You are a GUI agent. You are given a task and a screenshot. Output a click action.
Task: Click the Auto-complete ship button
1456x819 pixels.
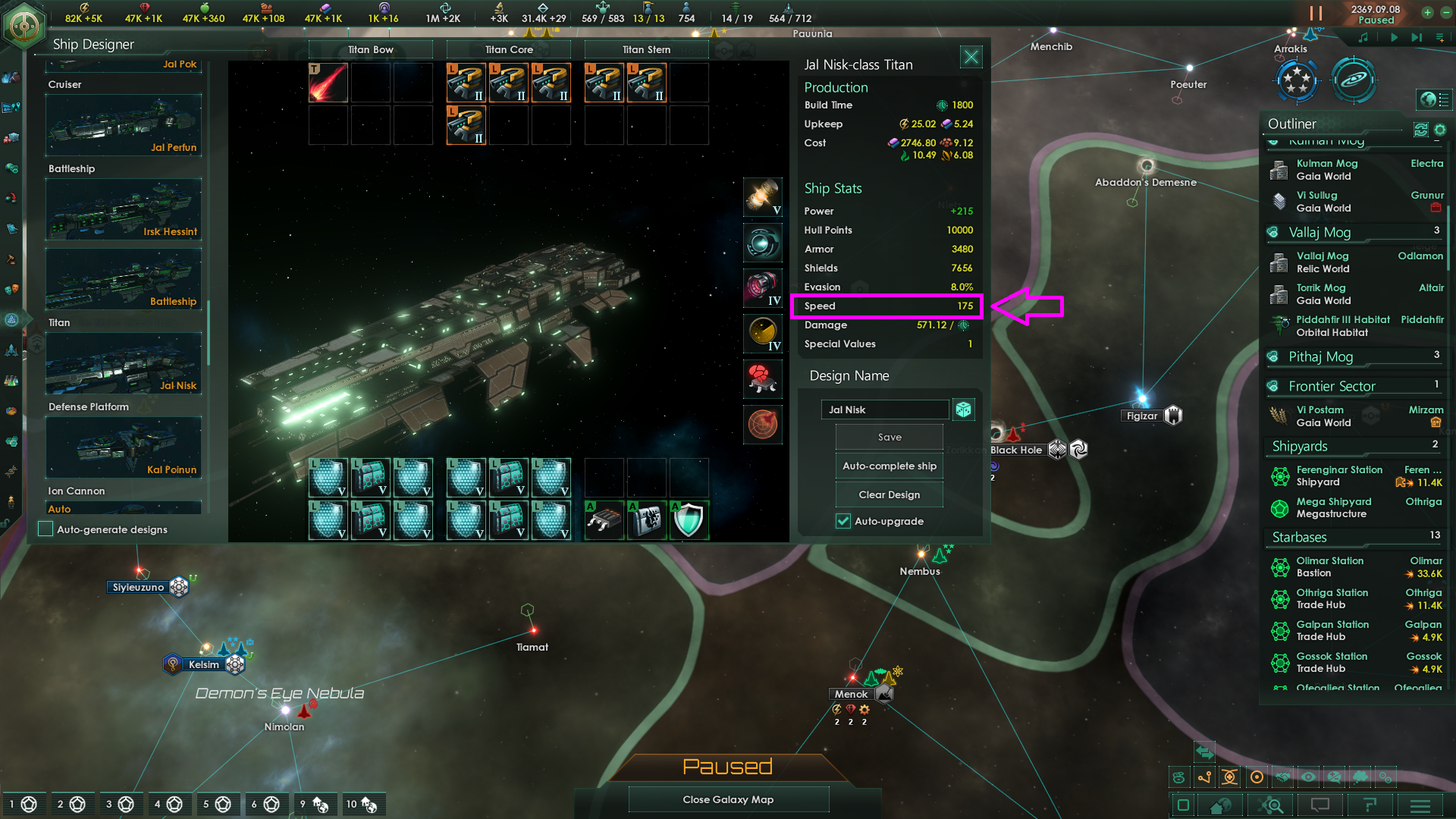click(x=890, y=466)
